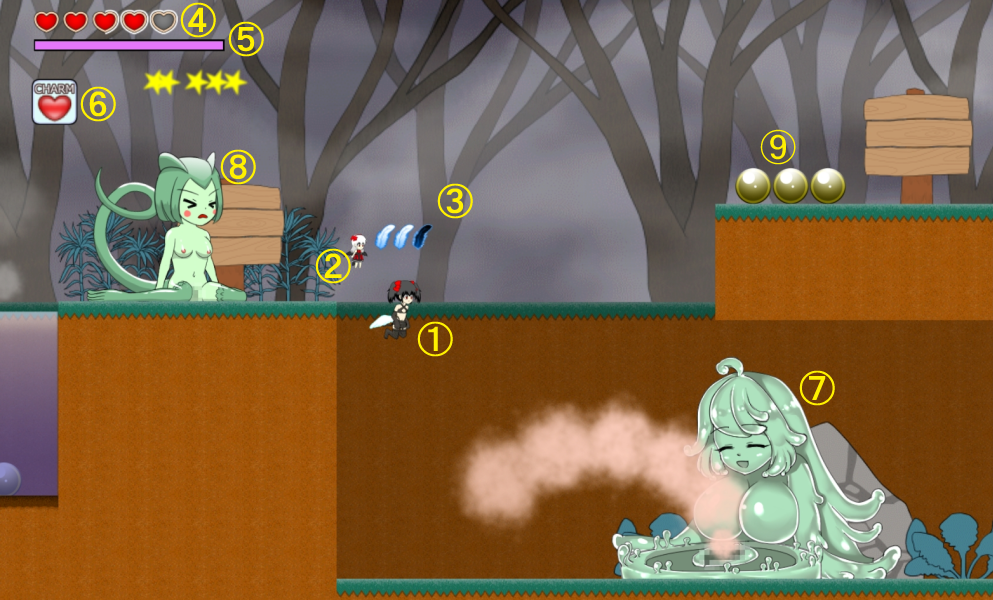Viewport: 993px width, 600px height.
Task: Click the CHARM heart icon
Action: 54,103
